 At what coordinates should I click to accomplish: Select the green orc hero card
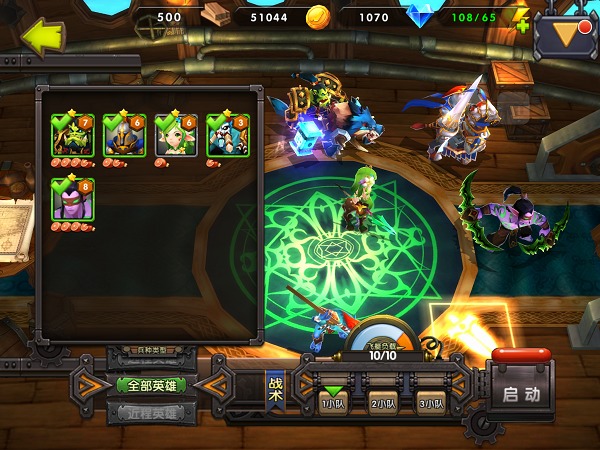72,136
